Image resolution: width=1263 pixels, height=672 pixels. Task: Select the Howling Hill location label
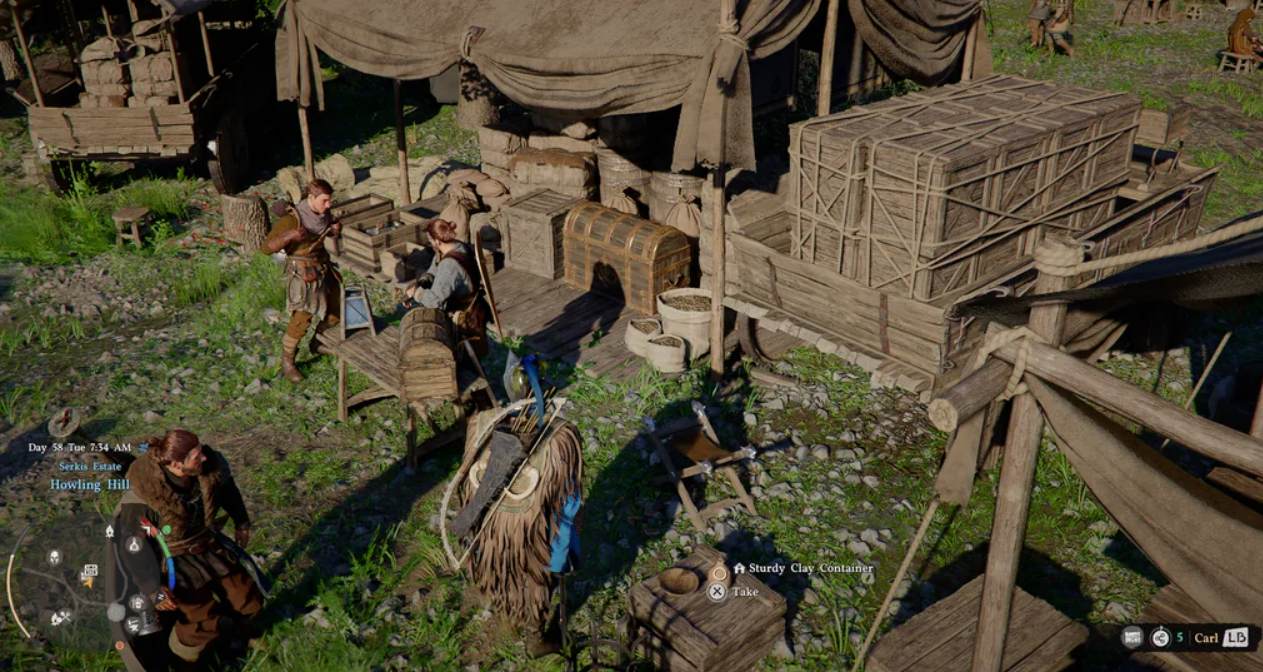90,484
